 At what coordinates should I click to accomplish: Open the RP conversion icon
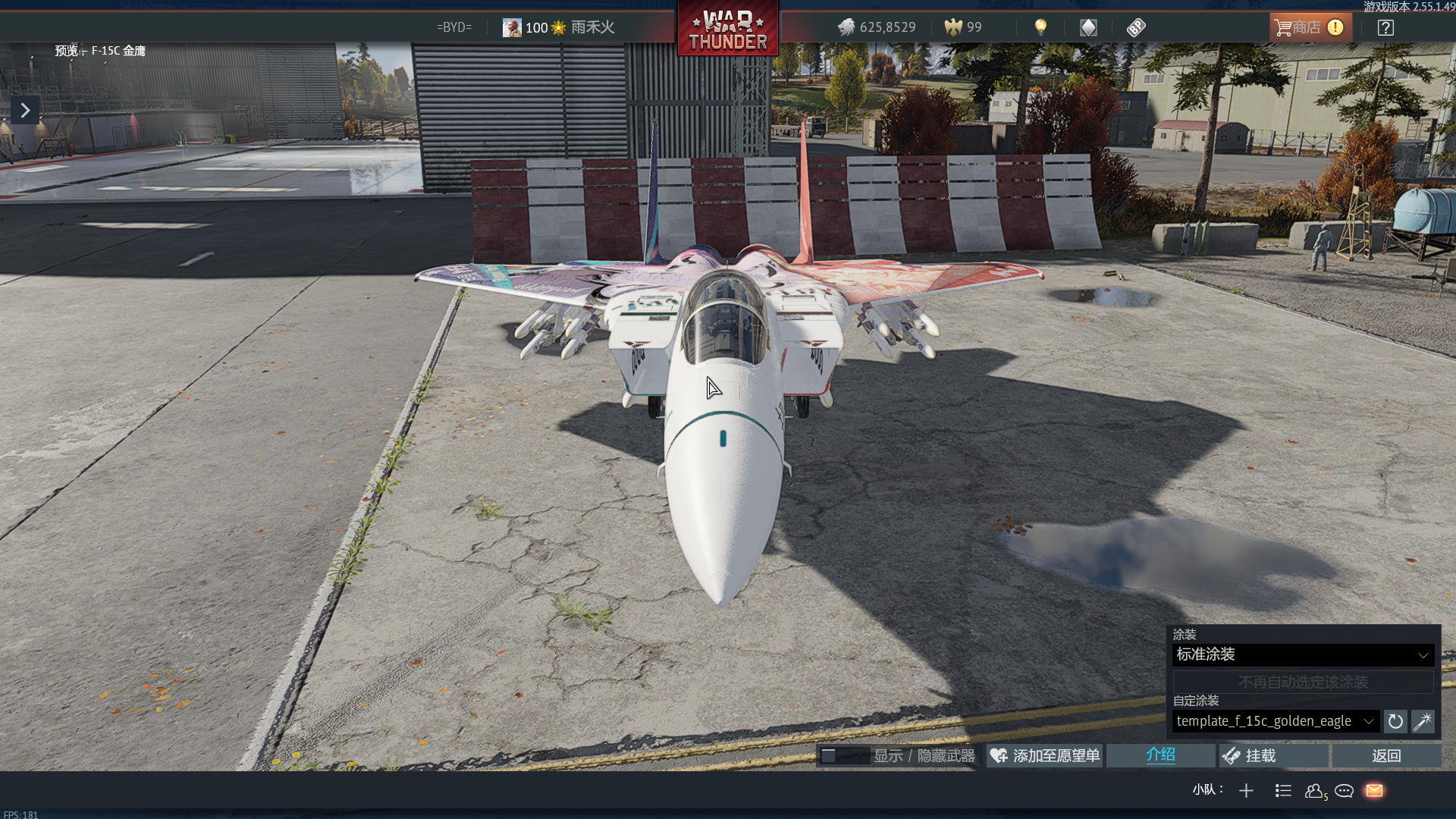pyautogui.click(x=1136, y=28)
